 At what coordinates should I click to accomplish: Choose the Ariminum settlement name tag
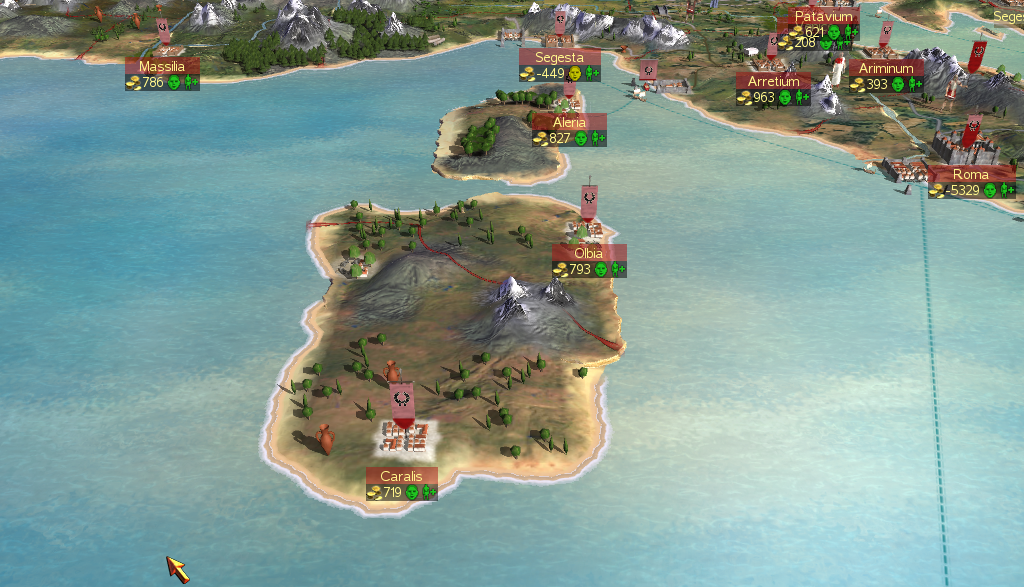point(886,69)
